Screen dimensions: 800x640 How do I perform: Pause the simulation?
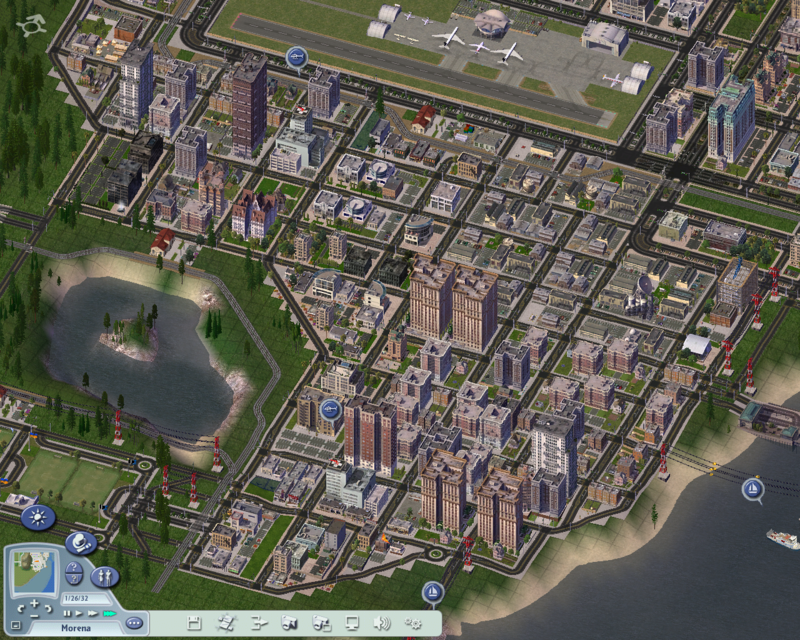click(x=66, y=613)
